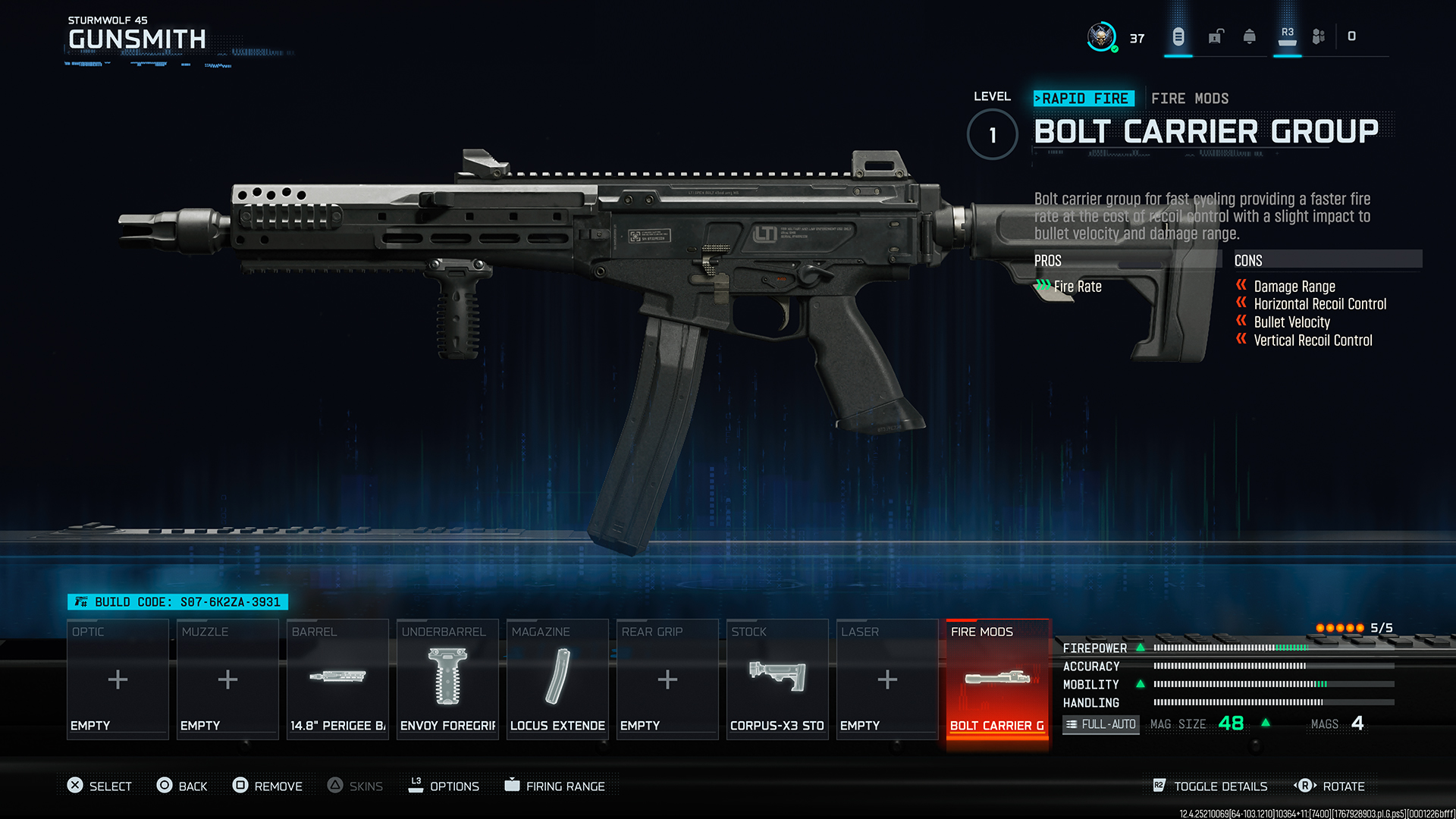Open the Muzzle attachment slot
The image size is (1456, 819).
[x=227, y=679]
